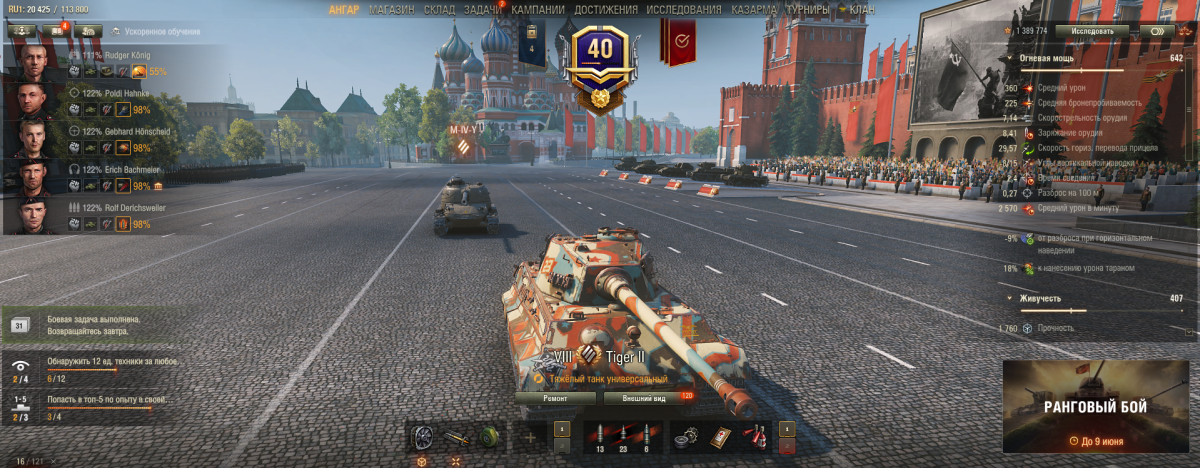Switch to the СКЛАД section
The image size is (1200, 468).
pos(439,9)
